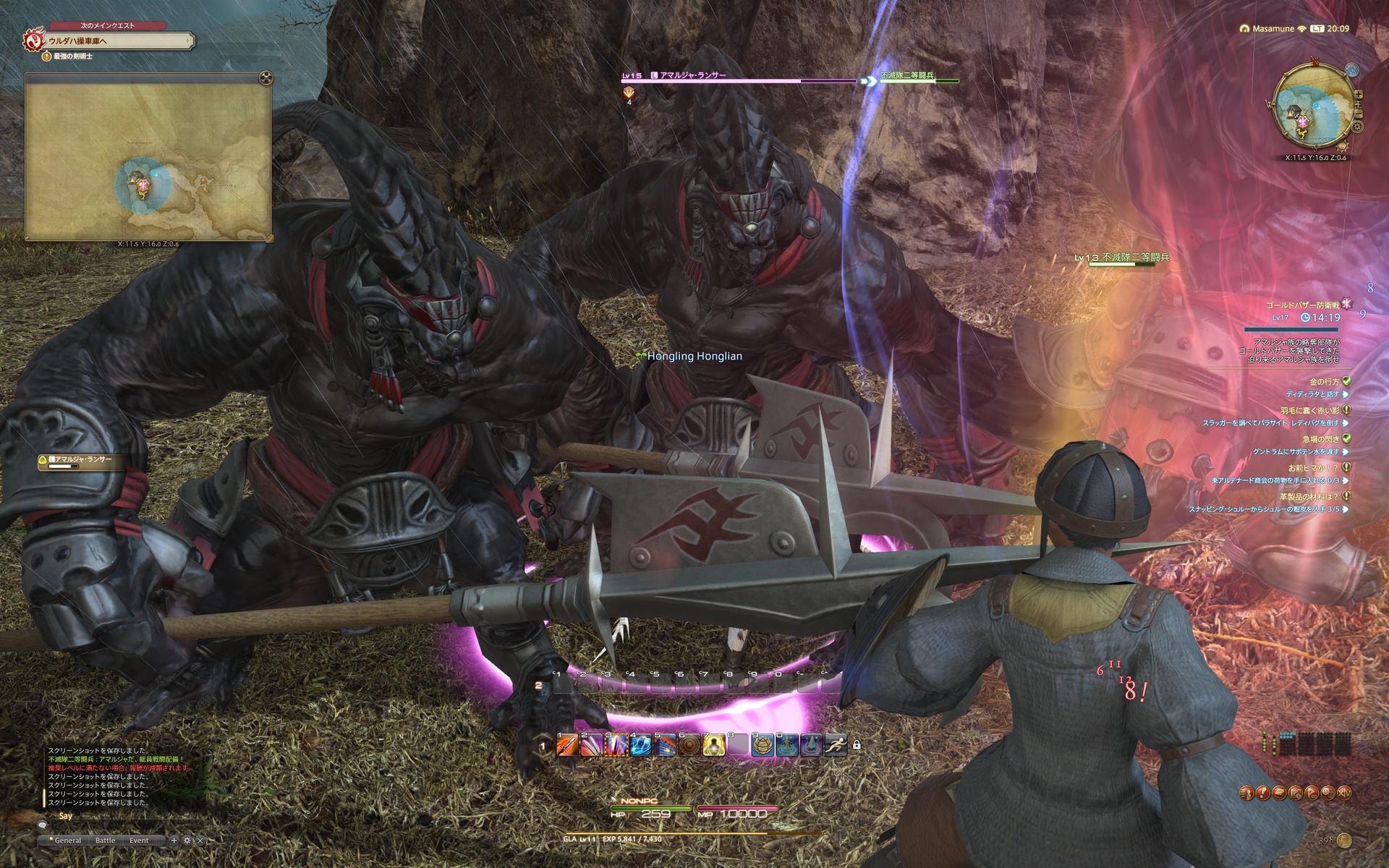The width and height of the screenshot is (1389, 868).
Task: Select the ゴールドバザー防衛戦 FATE entry
Action: pyautogui.click(x=1302, y=305)
